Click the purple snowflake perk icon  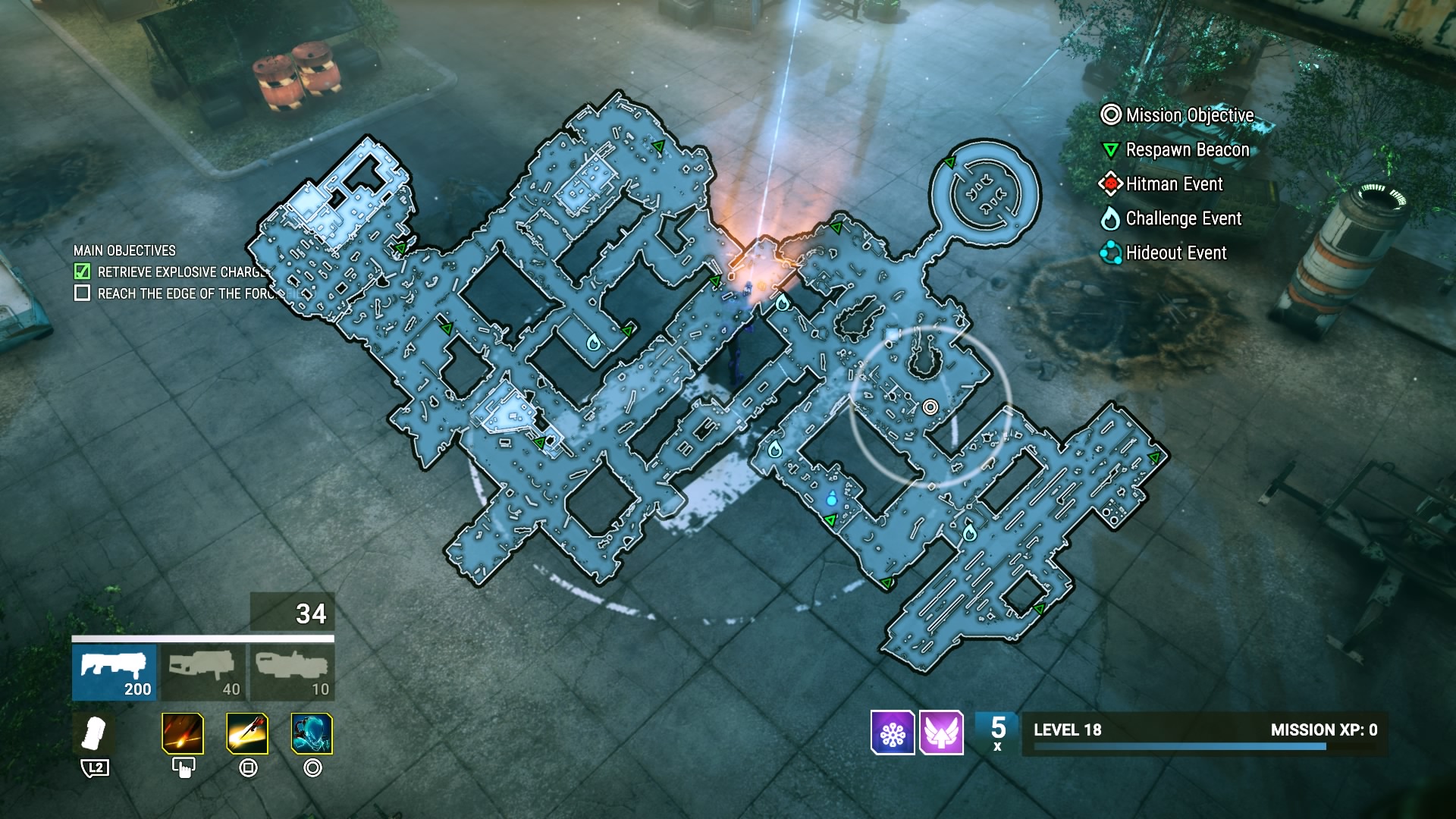click(x=893, y=733)
